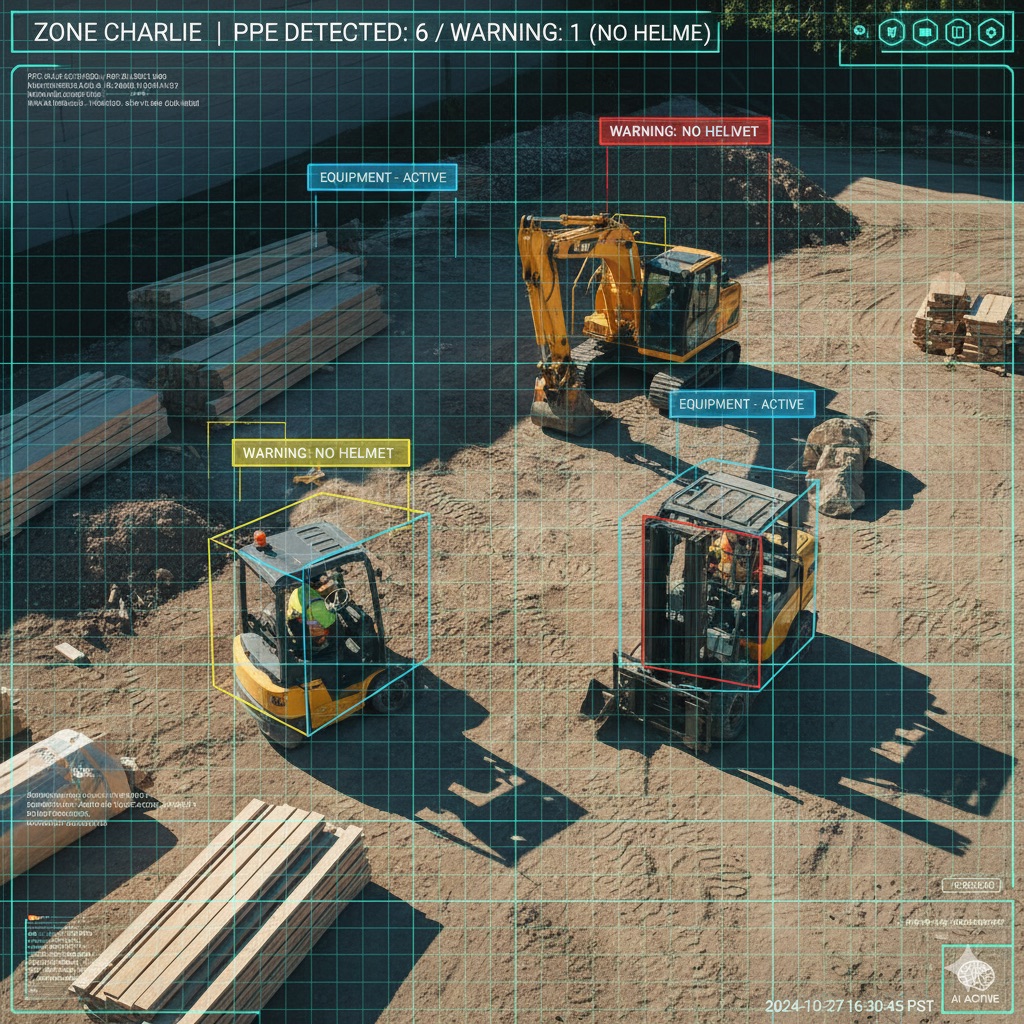Click the Equipment - Active tag above the forklift
1024x1024 pixels.
[x=742, y=404]
